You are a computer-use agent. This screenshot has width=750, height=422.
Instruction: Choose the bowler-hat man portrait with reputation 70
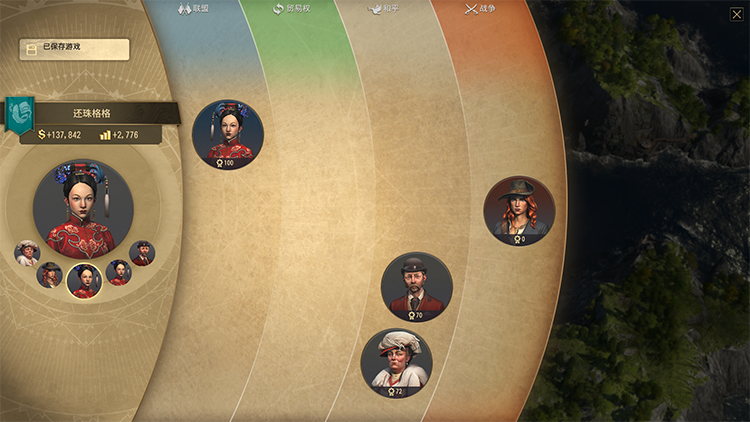coord(417,287)
